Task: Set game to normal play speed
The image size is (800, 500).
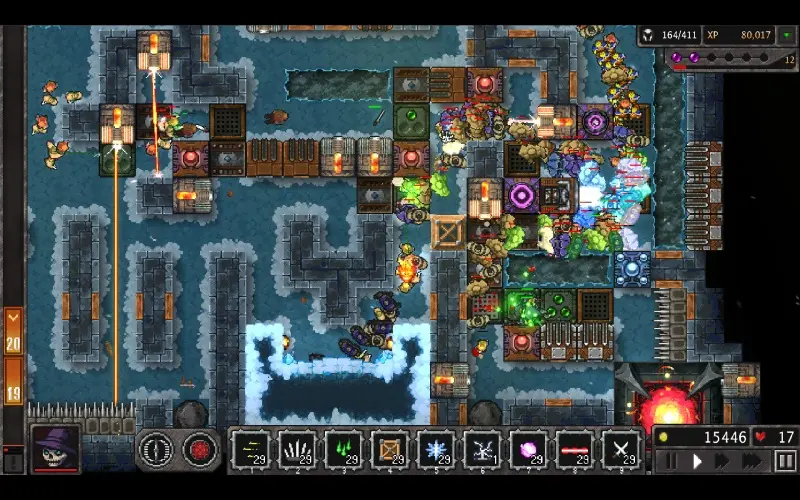Action: 698,461
